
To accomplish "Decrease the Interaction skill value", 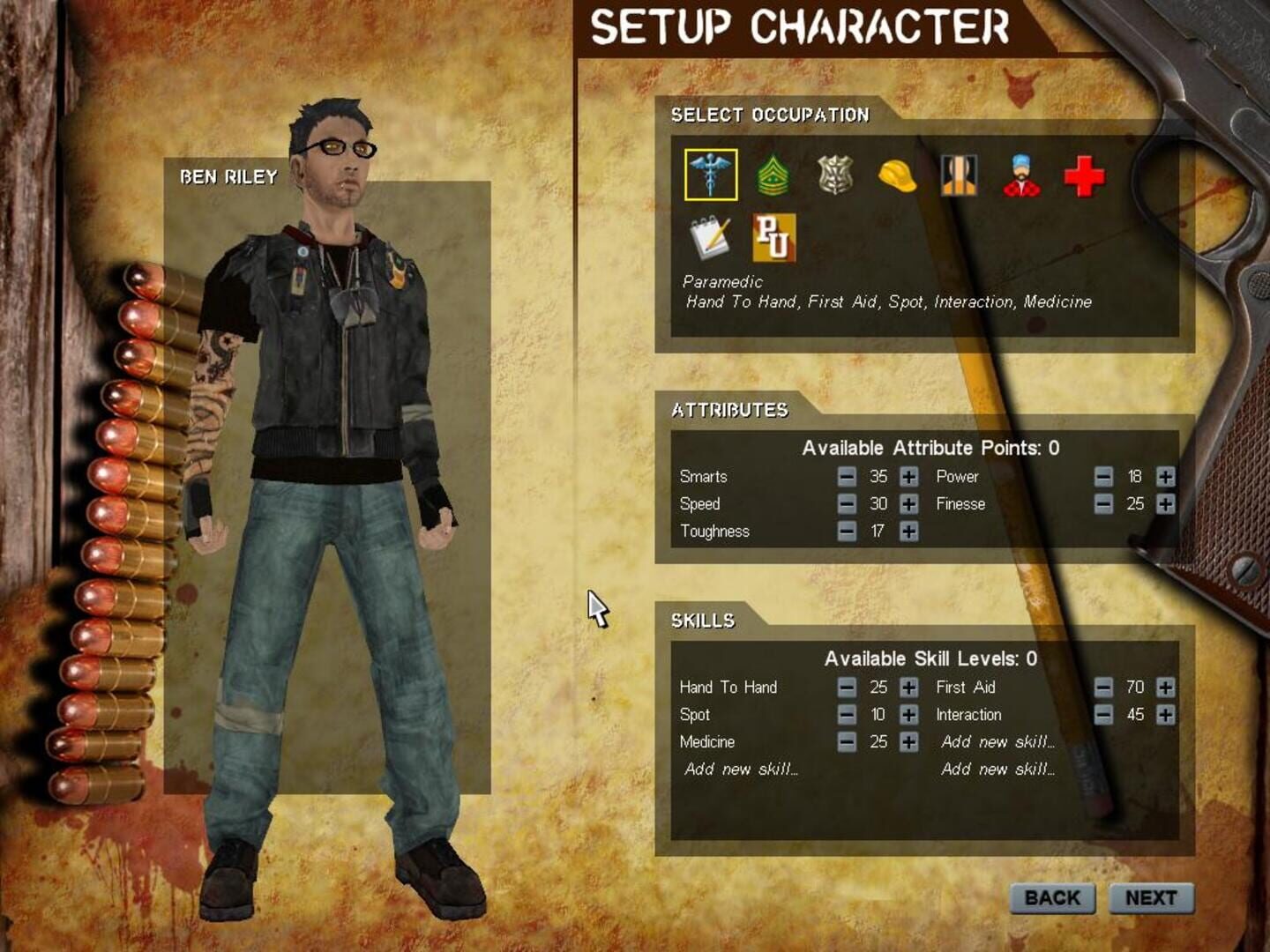I will click(1103, 715).
